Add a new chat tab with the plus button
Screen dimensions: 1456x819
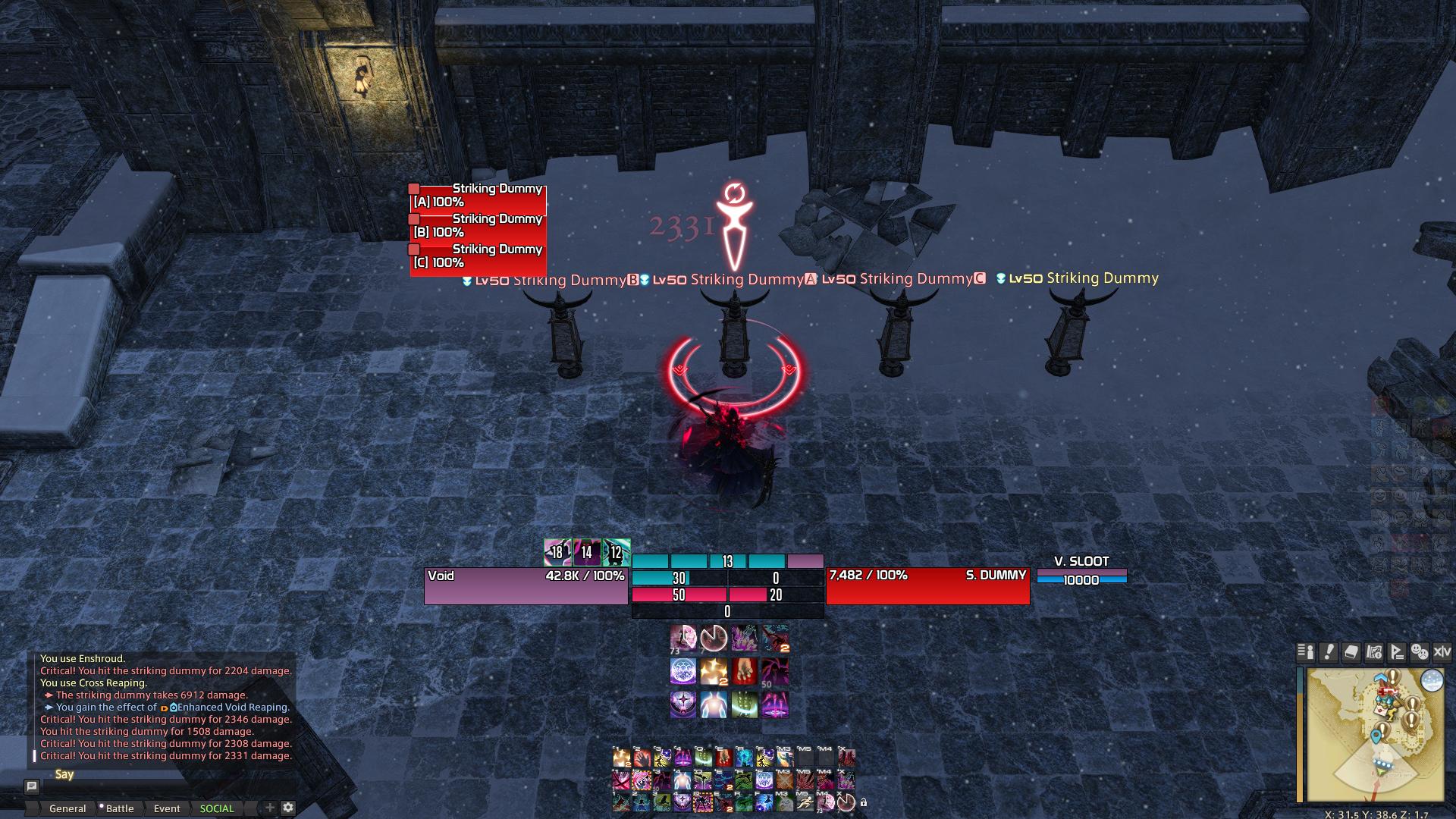pos(269,808)
